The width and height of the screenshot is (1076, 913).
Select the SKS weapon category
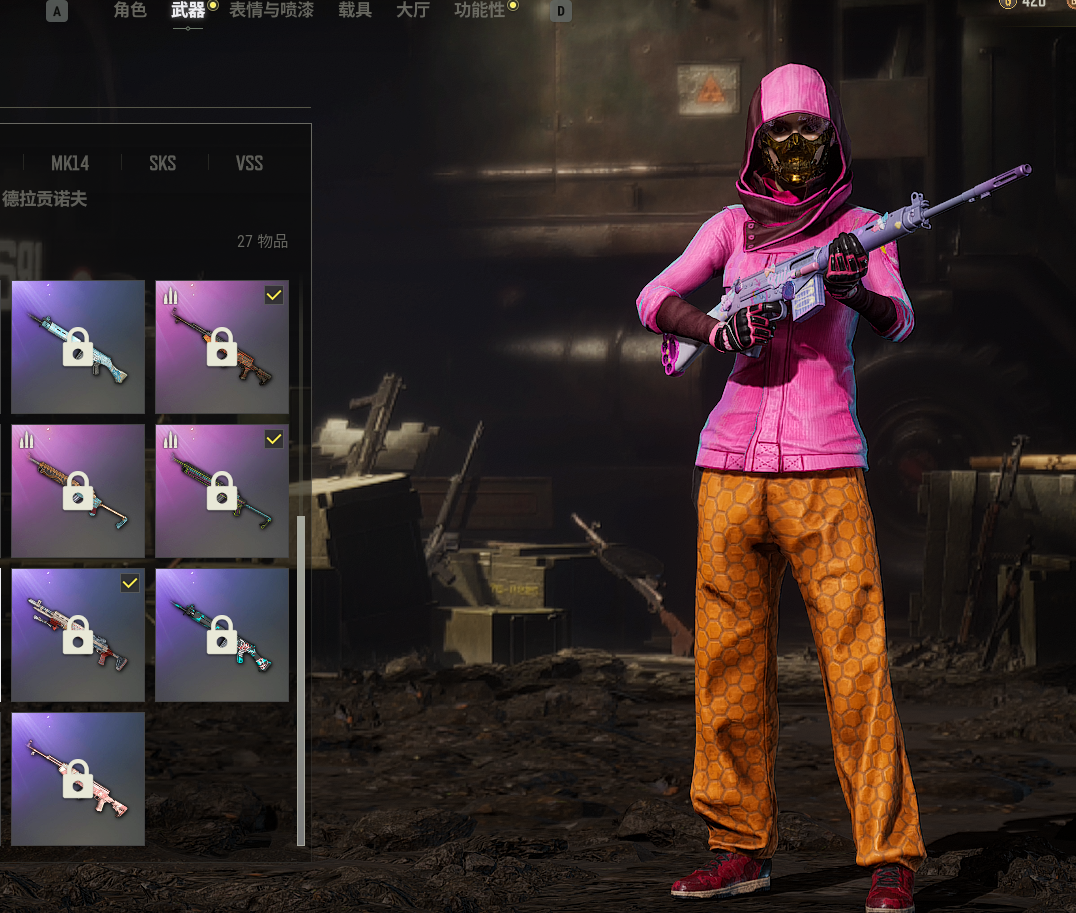tap(162, 163)
